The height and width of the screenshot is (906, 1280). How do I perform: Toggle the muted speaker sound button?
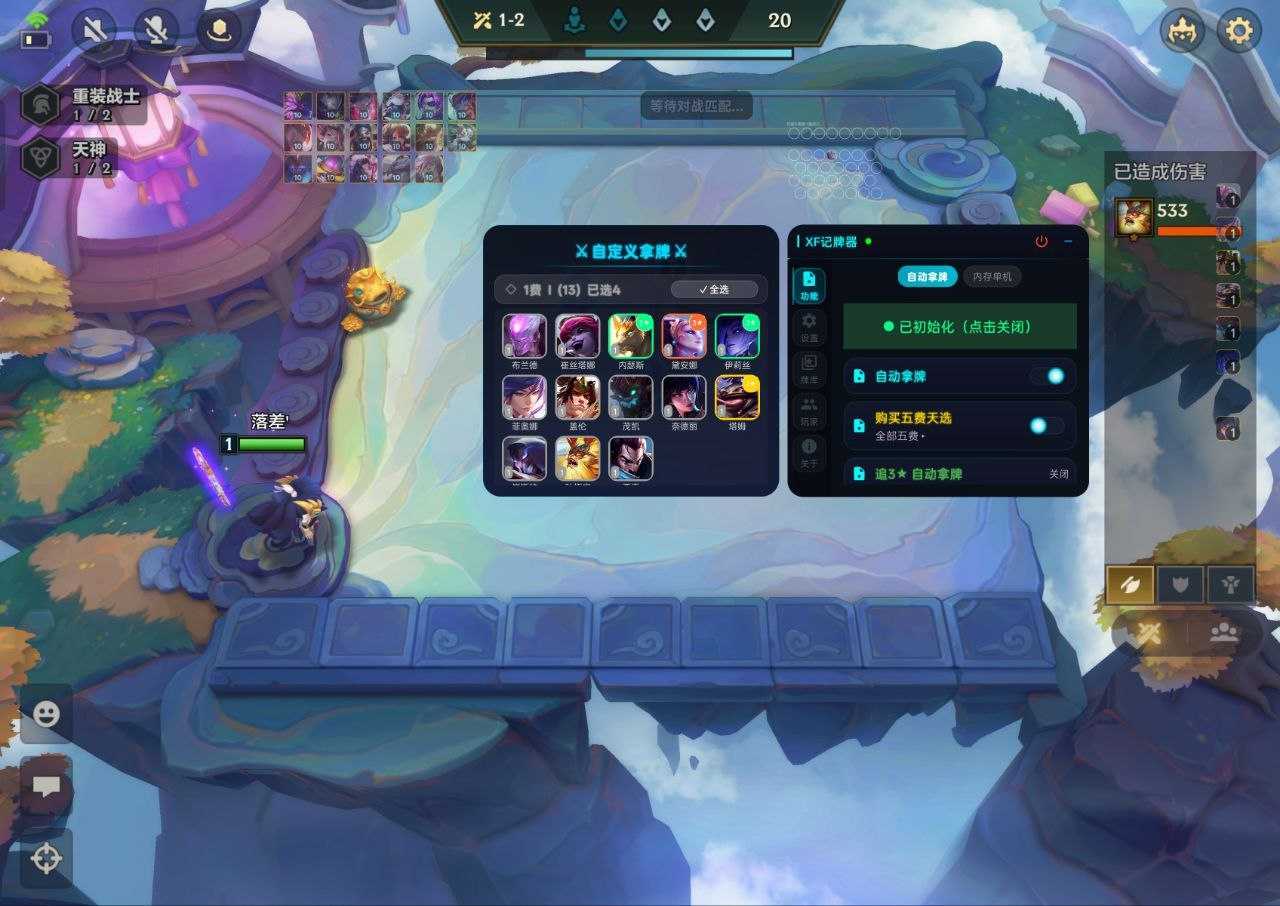point(94,31)
